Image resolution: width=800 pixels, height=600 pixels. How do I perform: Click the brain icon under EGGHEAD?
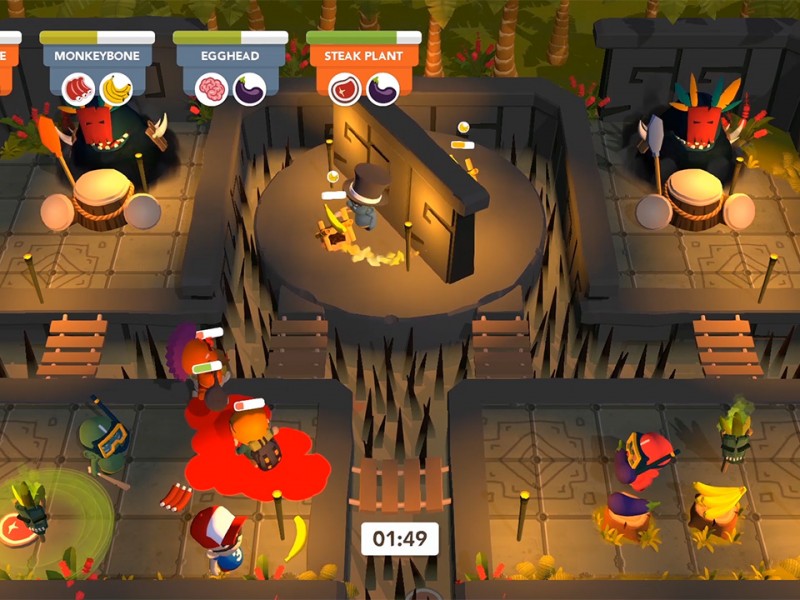pyautogui.click(x=211, y=90)
